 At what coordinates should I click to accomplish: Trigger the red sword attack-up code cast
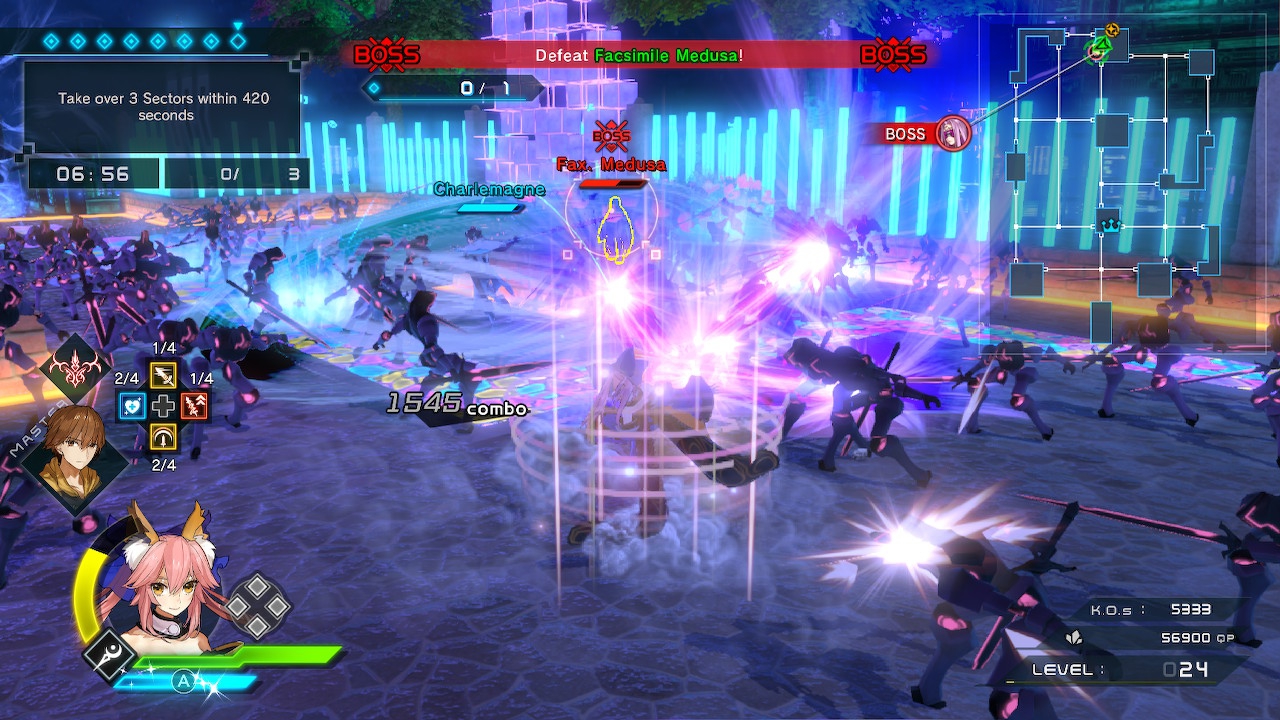click(x=194, y=406)
